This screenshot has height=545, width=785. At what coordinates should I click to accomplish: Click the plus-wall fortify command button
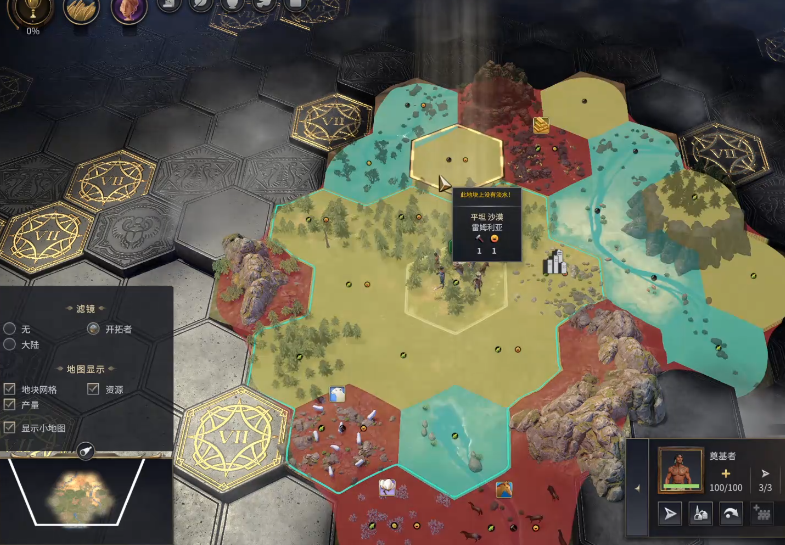click(762, 514)
